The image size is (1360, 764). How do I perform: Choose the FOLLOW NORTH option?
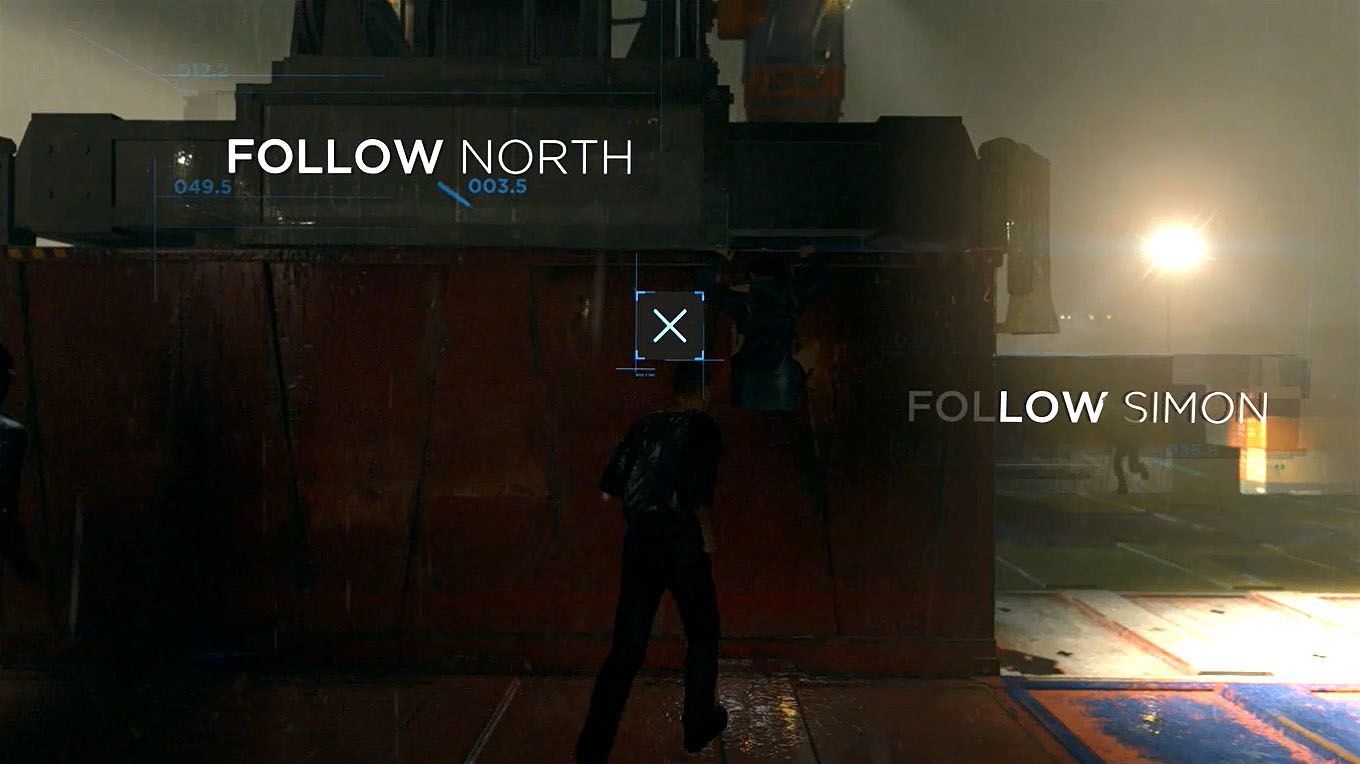pos(430,156)
